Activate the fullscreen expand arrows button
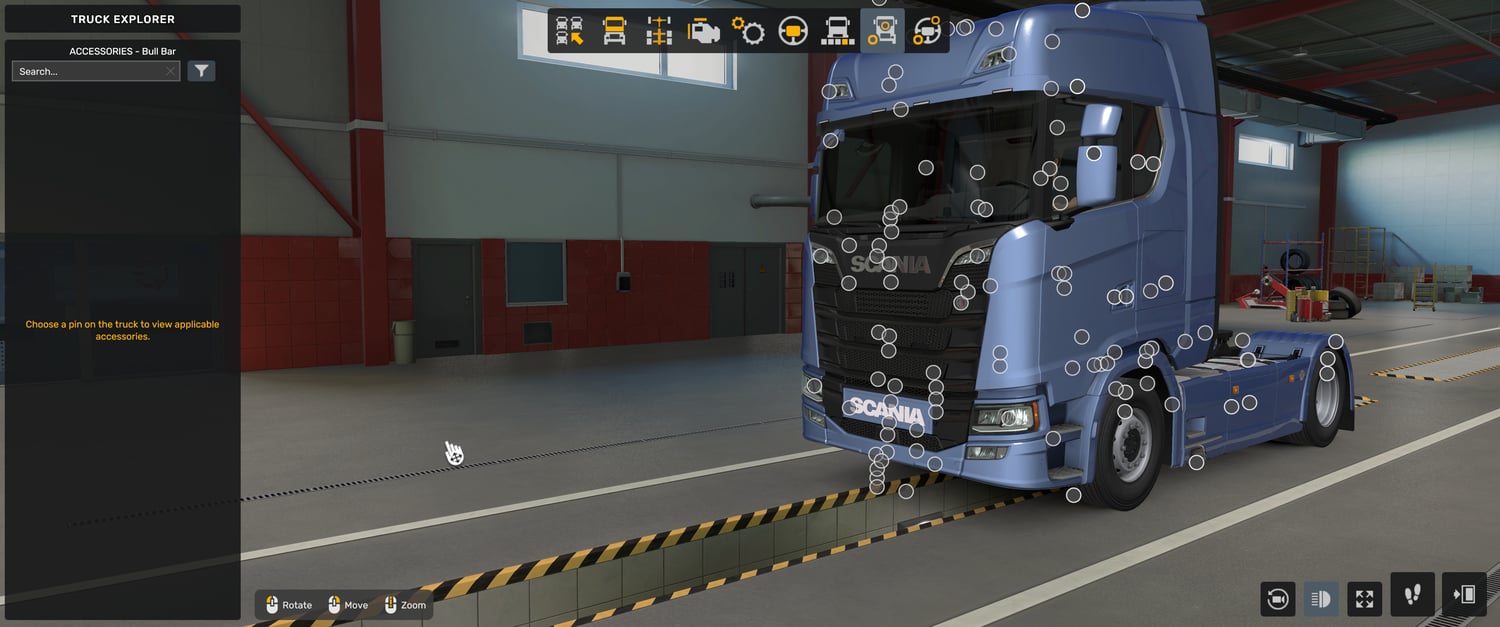Viewport: 1500px width, 627px height. click(x=1364, y=599)
